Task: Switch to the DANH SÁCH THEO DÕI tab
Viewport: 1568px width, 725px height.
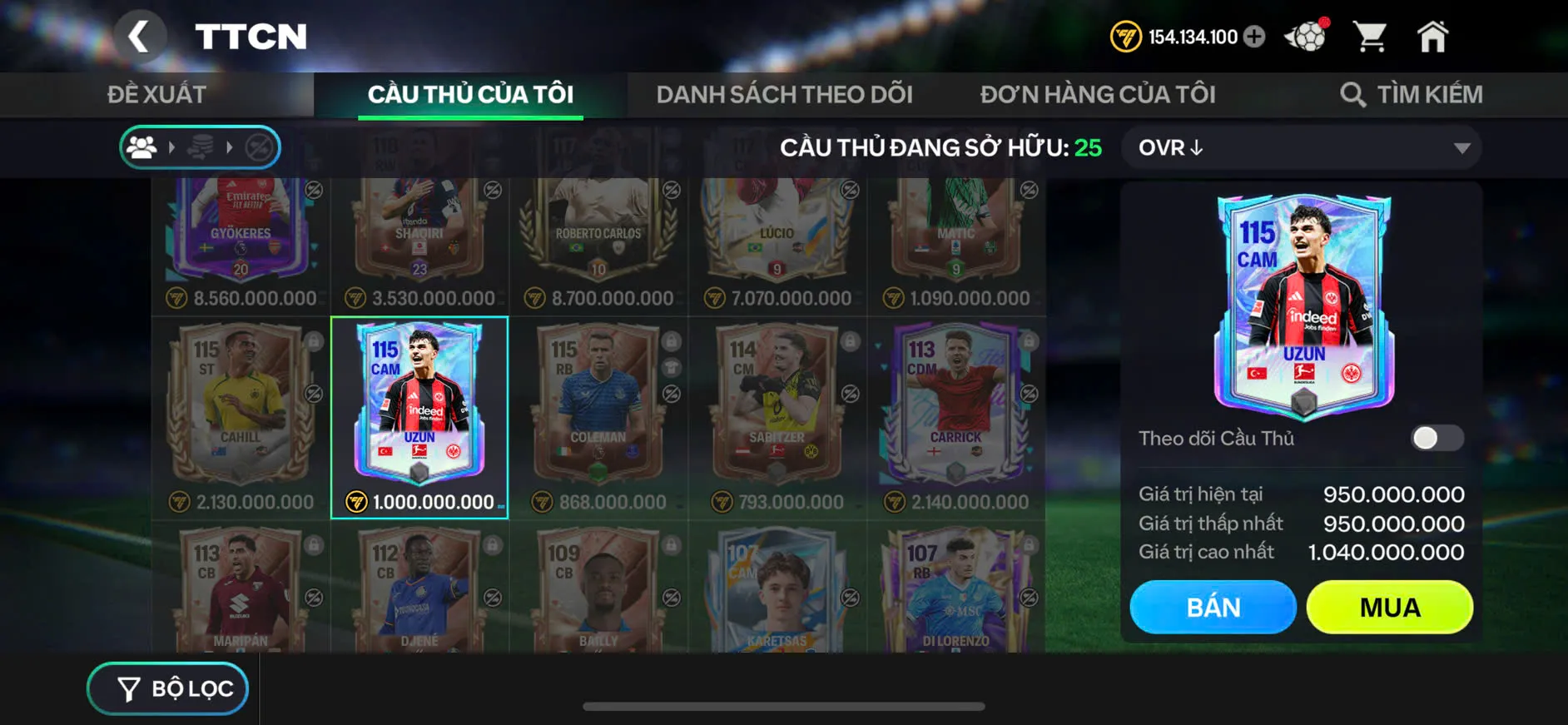Action: tap(785, 93)
